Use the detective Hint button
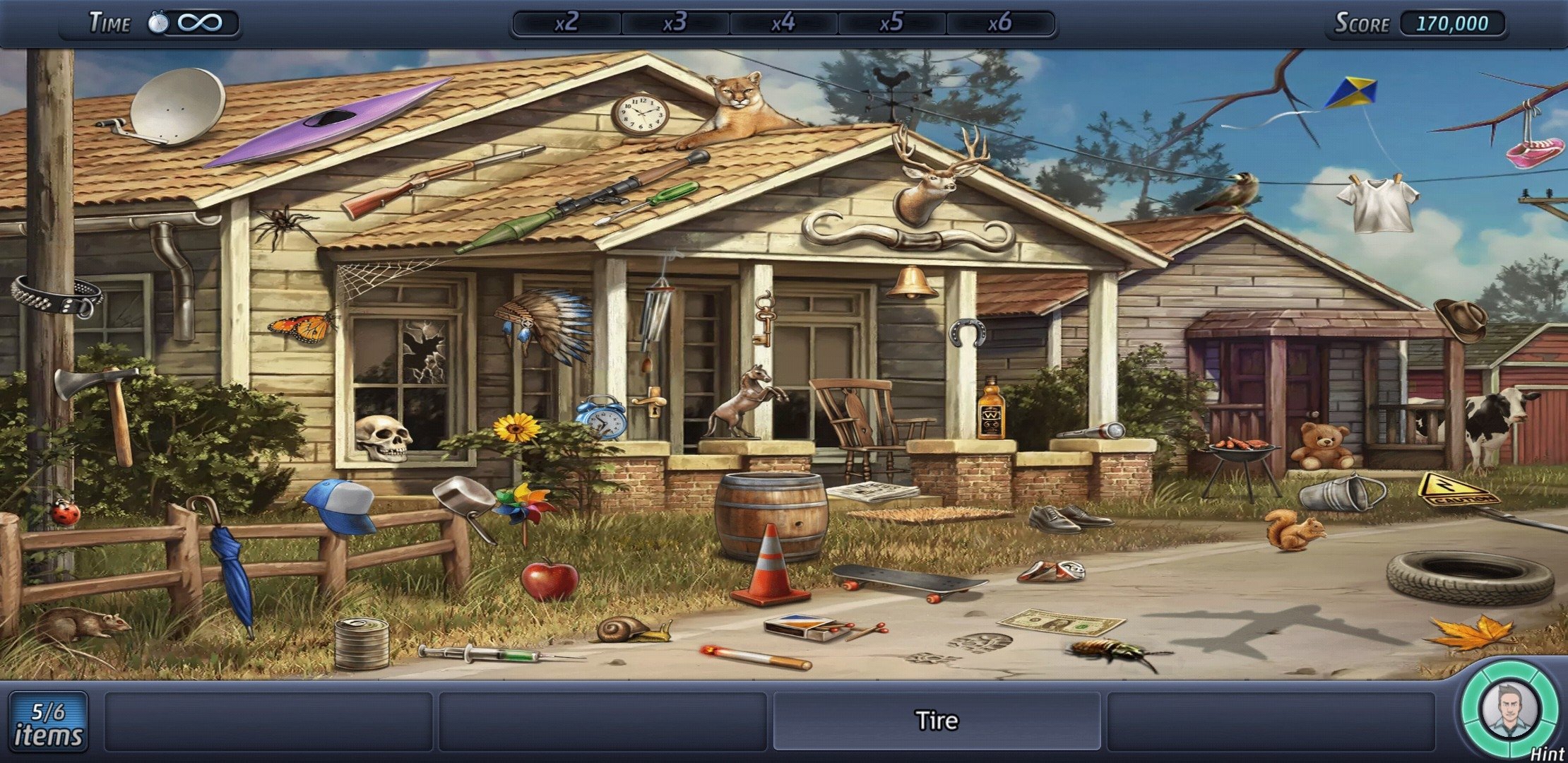Viewport: 1568px width, 763px height. tap(1509, 711)
